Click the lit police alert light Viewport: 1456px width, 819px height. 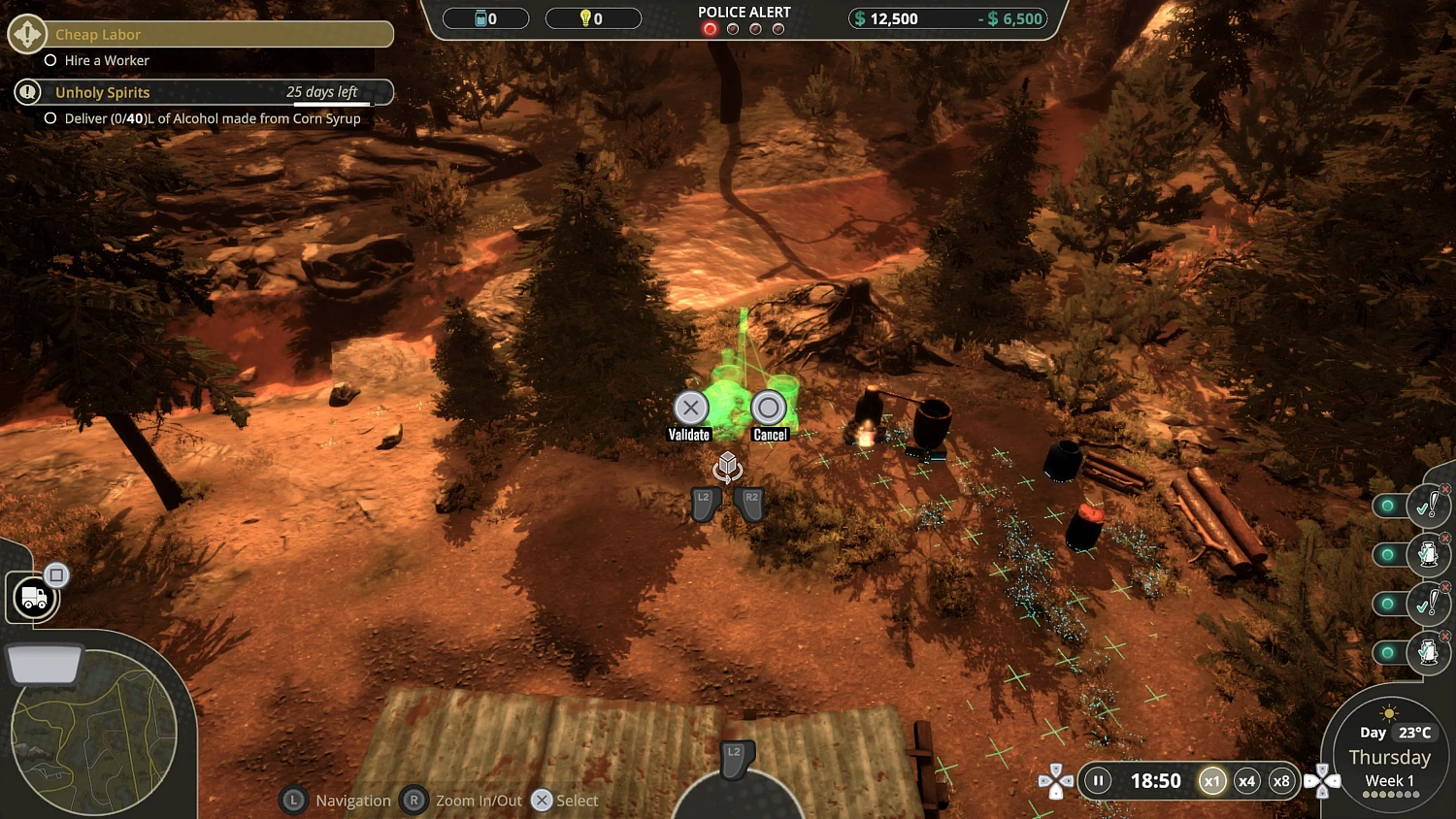click(x=710, y=29)
